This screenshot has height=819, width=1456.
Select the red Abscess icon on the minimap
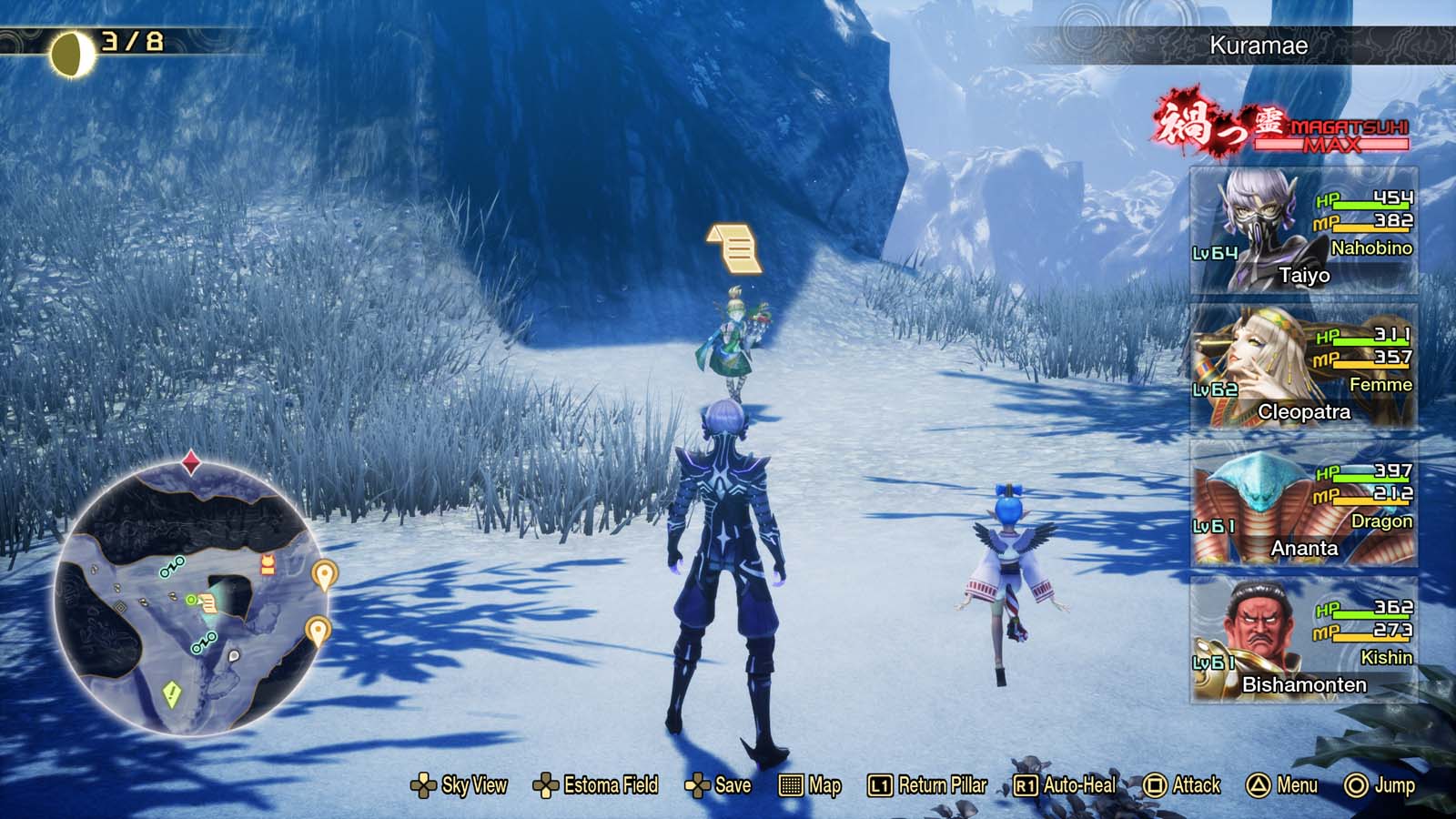tap(267, 564)
